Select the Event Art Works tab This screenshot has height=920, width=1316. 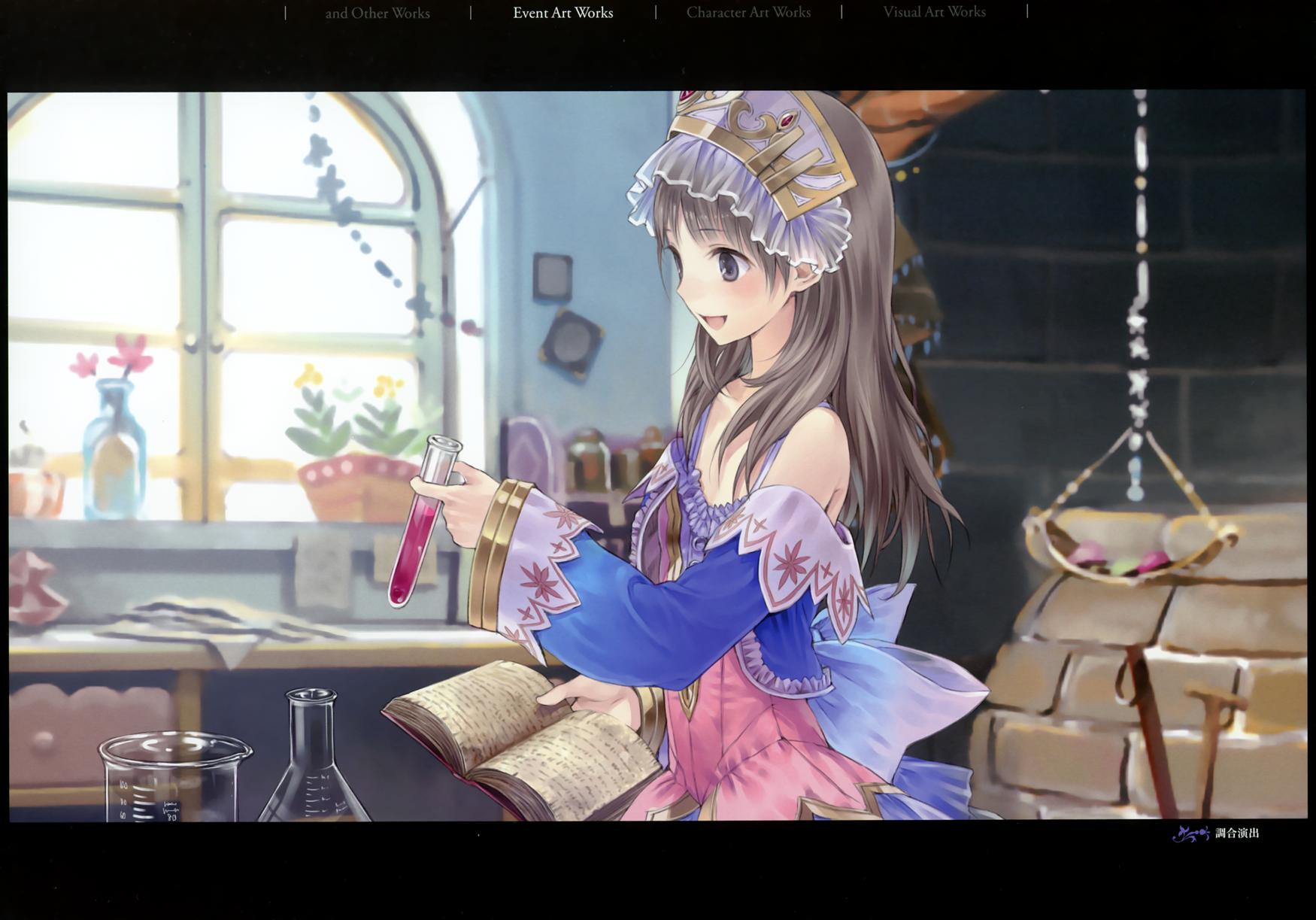click(562, 13)
